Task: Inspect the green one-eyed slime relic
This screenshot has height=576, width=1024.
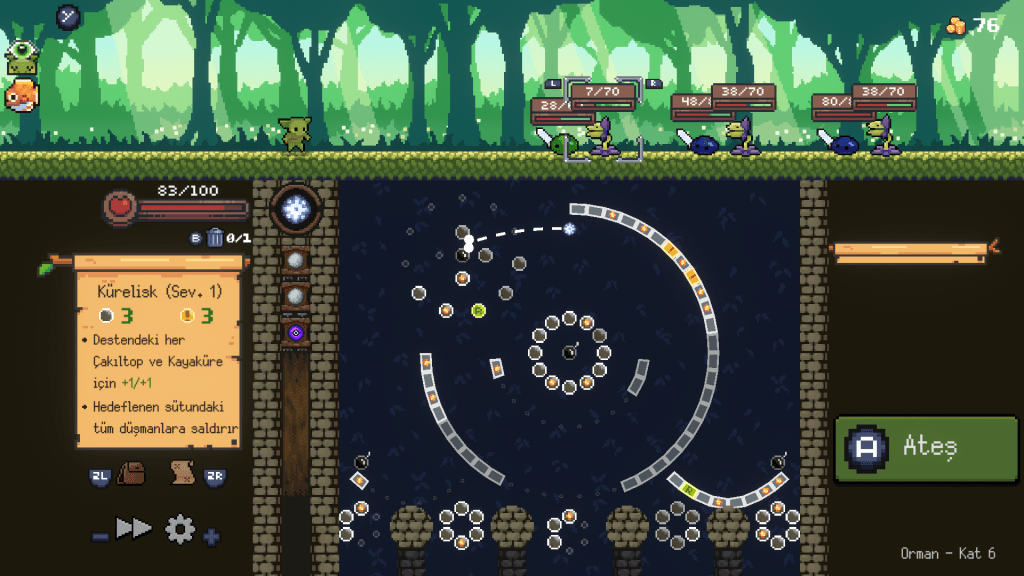Action: tap(21, 58)
